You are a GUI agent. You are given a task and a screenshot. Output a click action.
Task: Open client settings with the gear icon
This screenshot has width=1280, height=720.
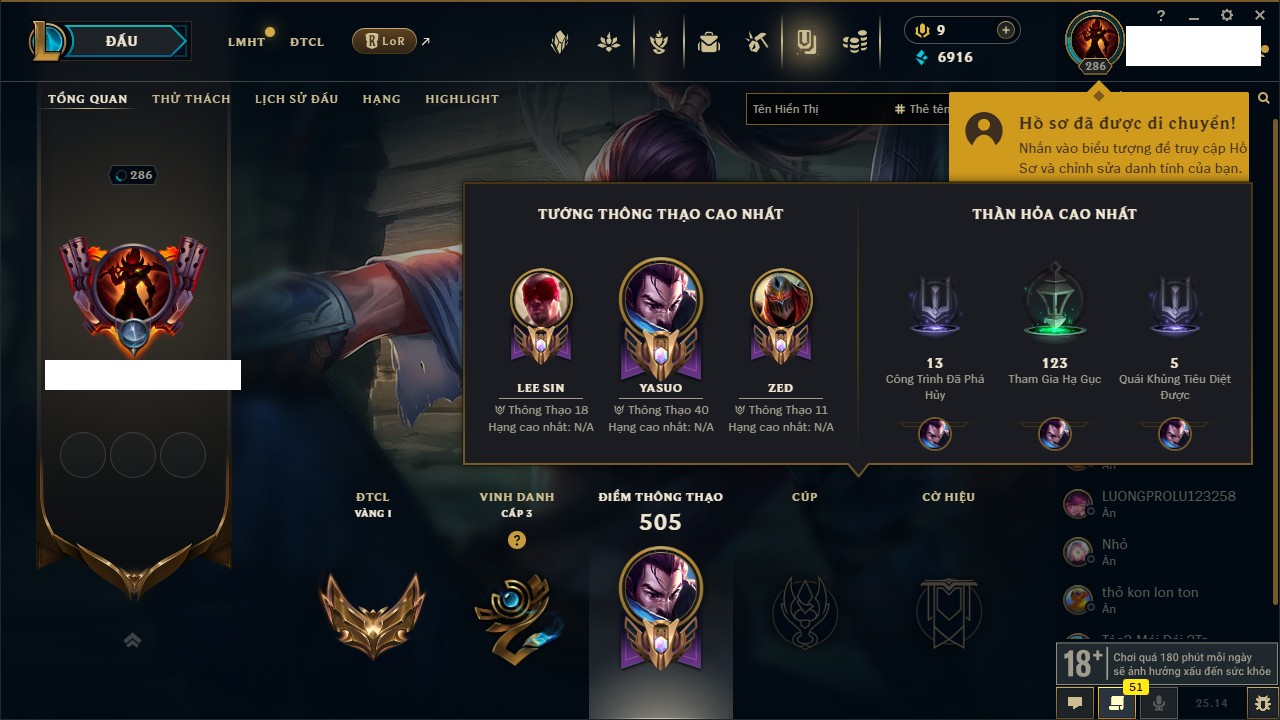coord(1227,15)
